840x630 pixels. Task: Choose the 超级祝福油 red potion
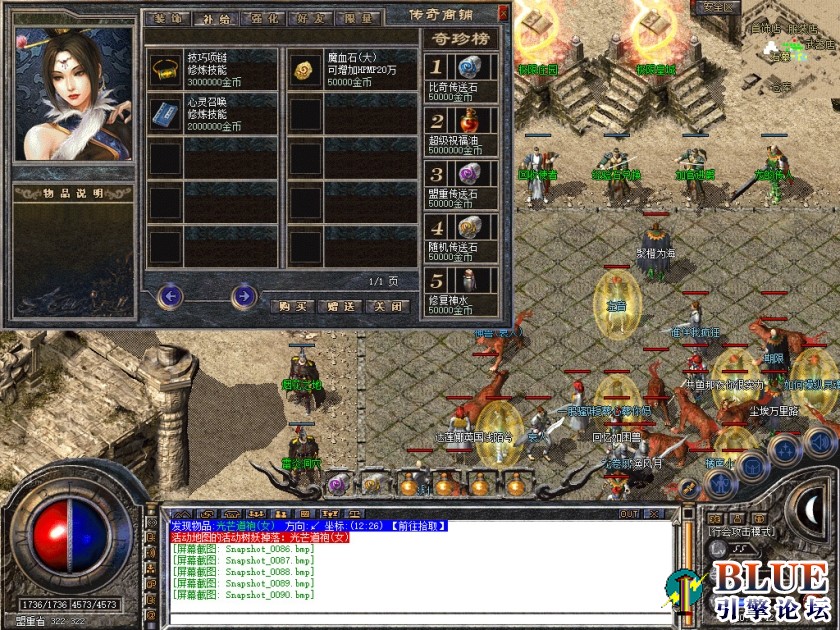tap(468, 122)
